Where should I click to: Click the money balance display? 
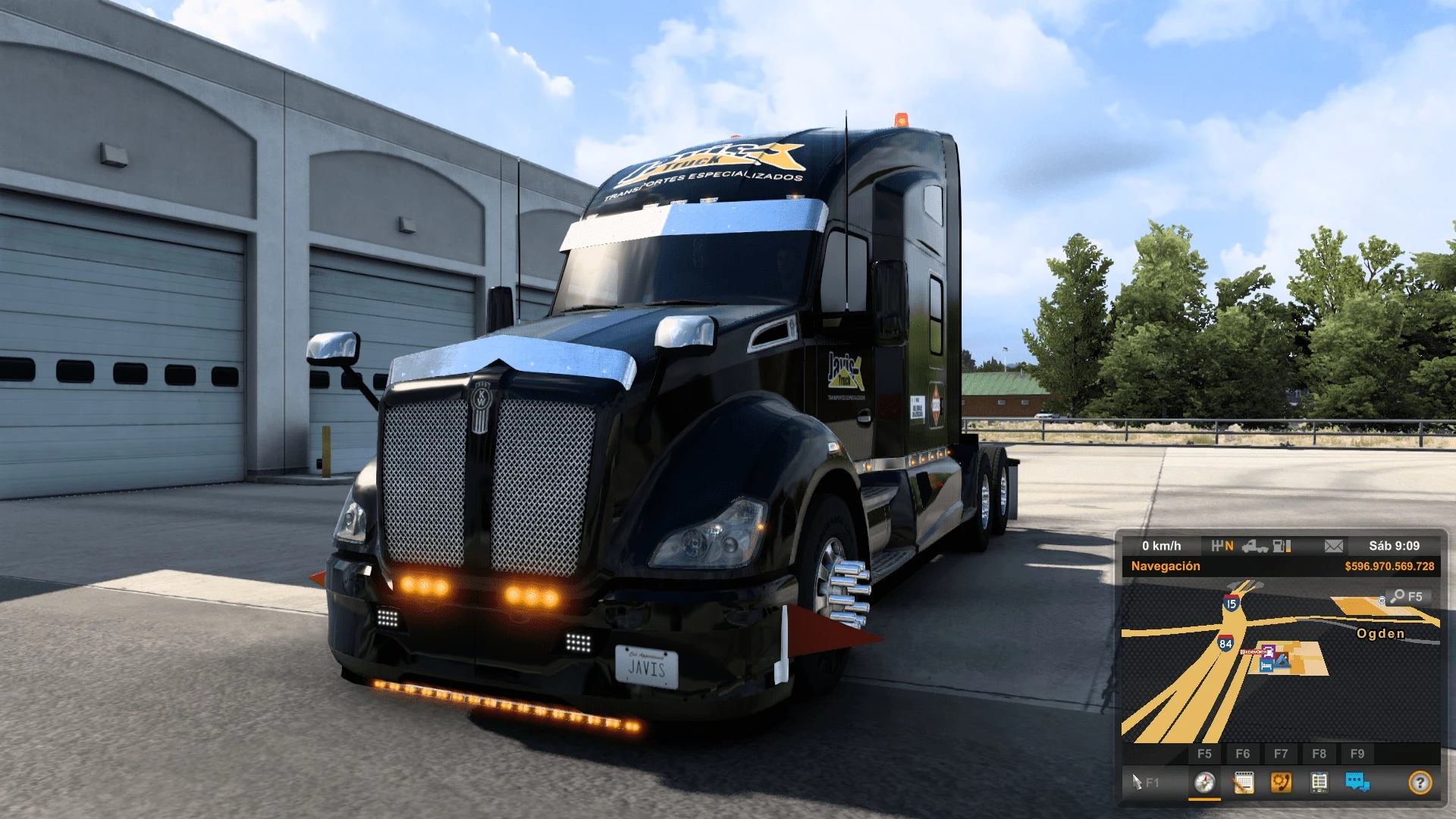click(x=1389, y=565)
